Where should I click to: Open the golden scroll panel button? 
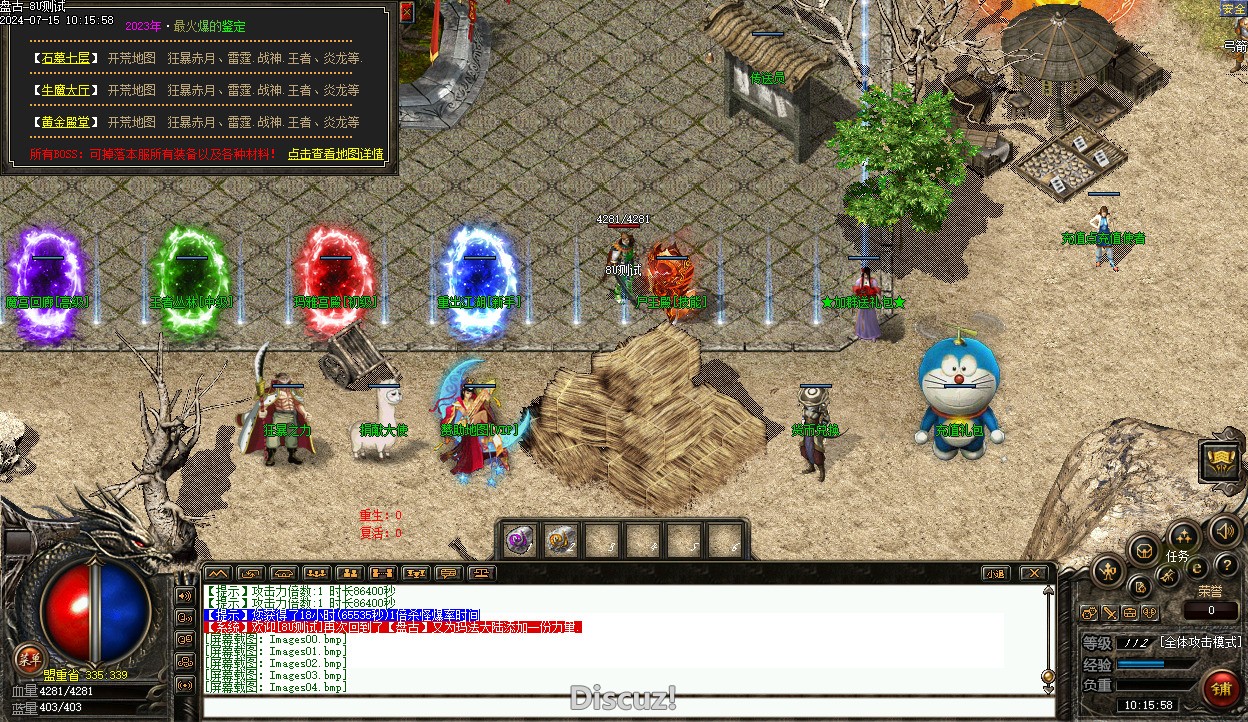tap(1221, 460)
